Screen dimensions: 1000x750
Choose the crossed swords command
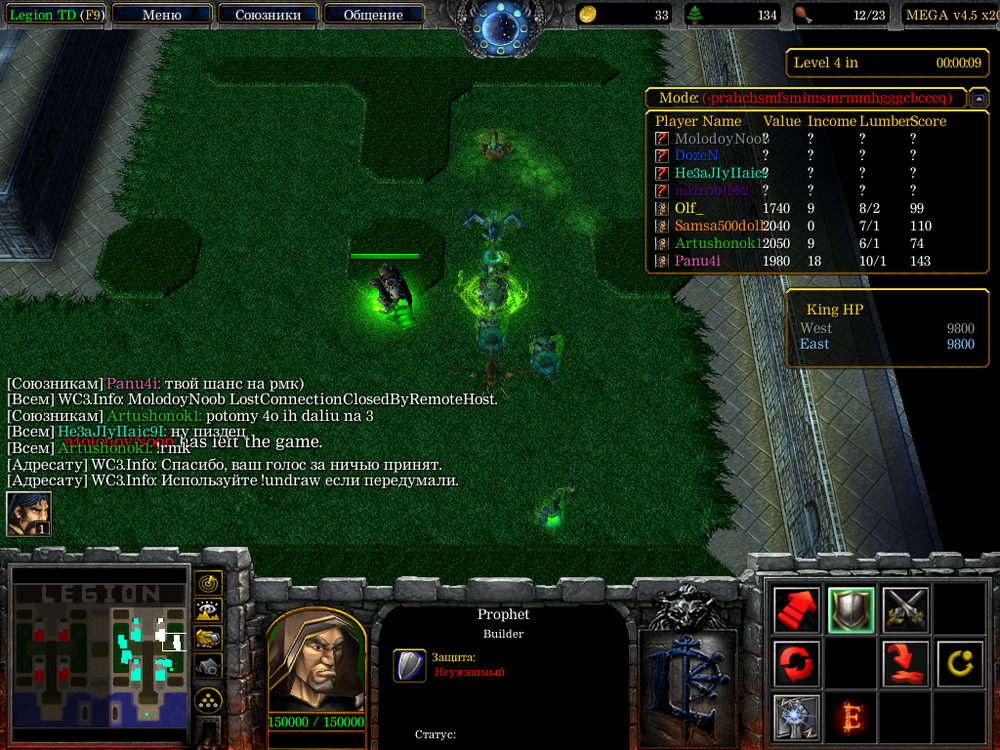pos(905,608)
